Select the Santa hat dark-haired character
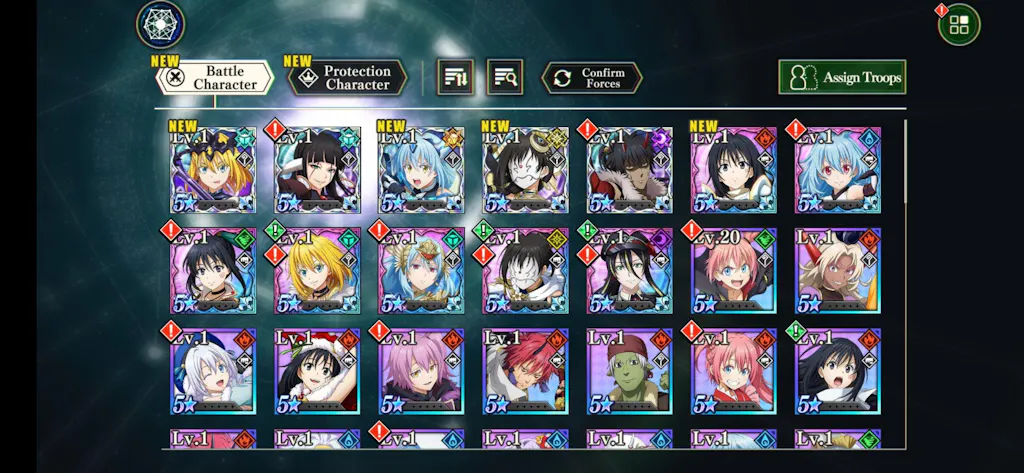This screenshot has width=1024, height=473. point(317,371)
